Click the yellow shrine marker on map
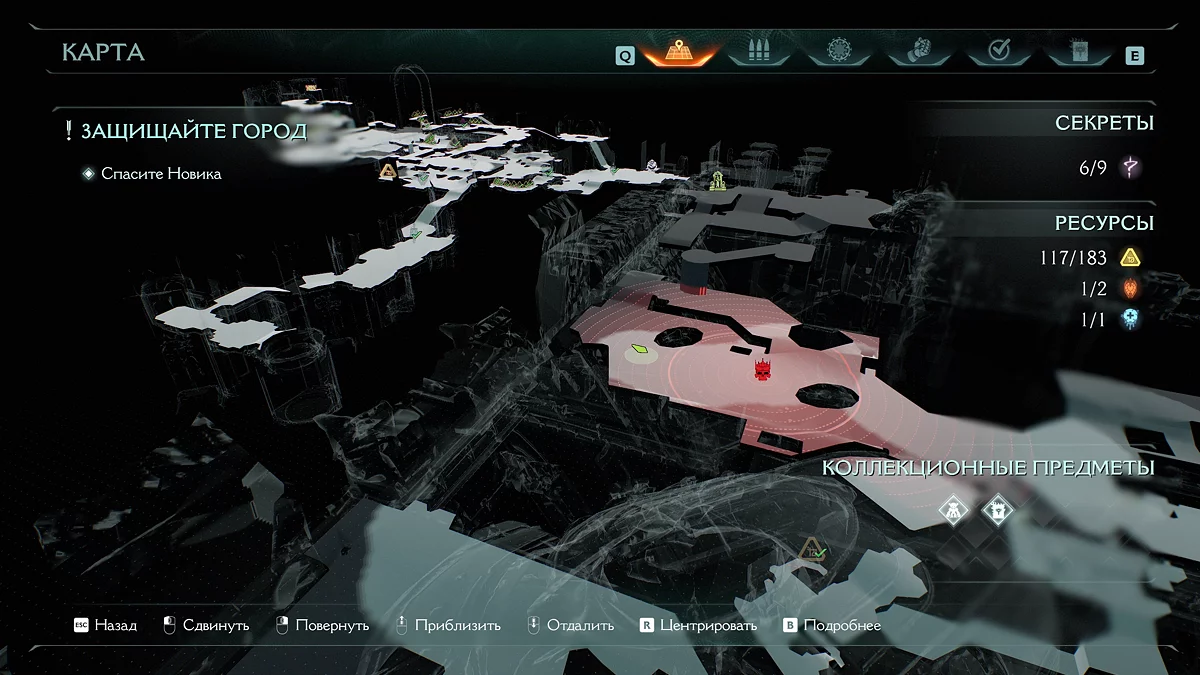Viewport: 1200px width, 675px height. point(717,181)
